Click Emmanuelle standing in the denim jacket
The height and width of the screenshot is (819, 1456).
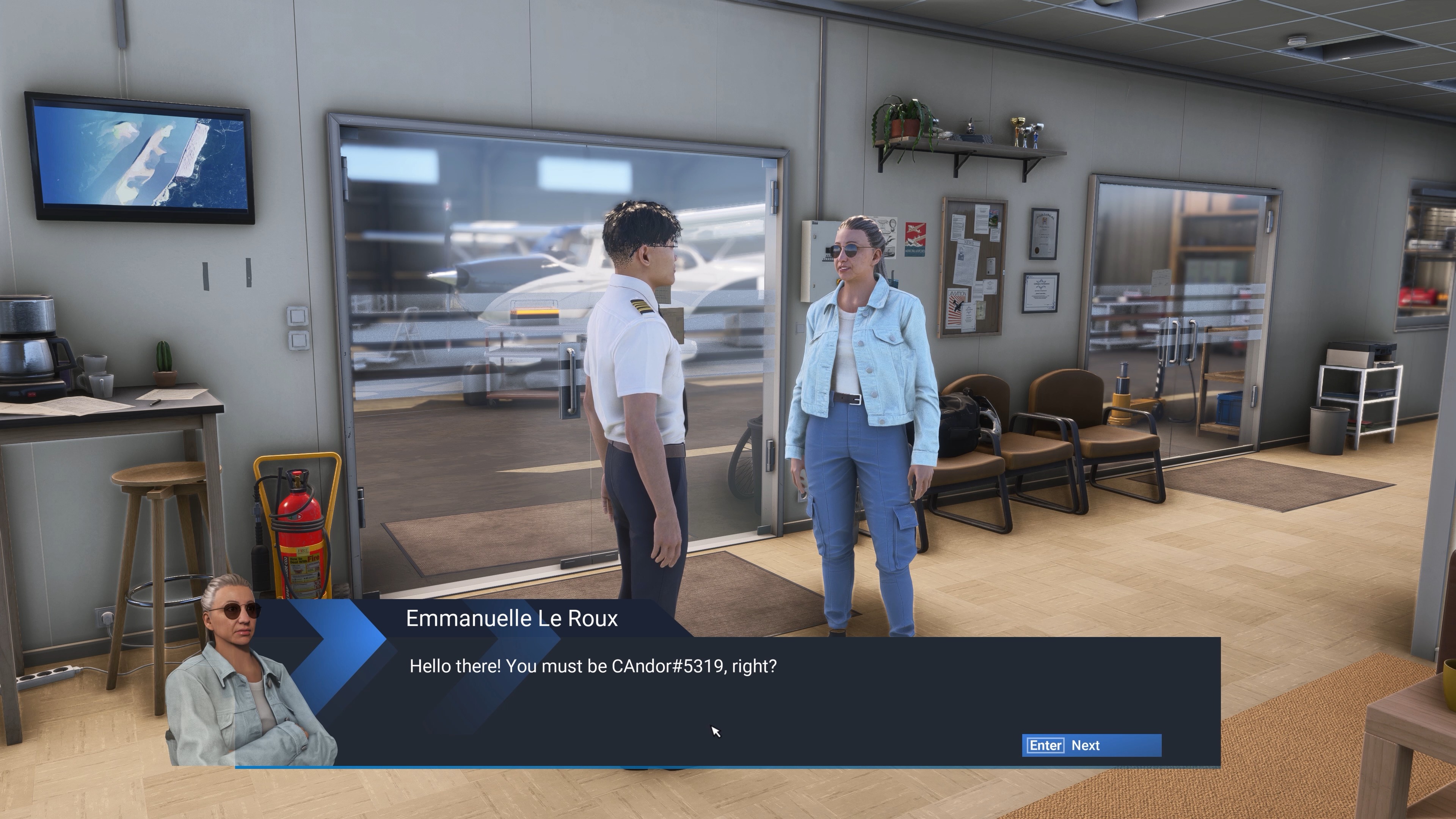point(865,362)
